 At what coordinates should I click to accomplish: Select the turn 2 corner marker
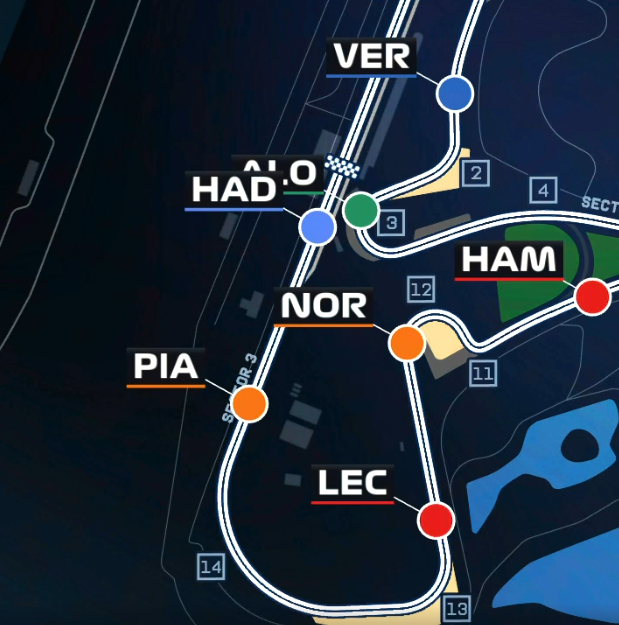click(476, 174)
